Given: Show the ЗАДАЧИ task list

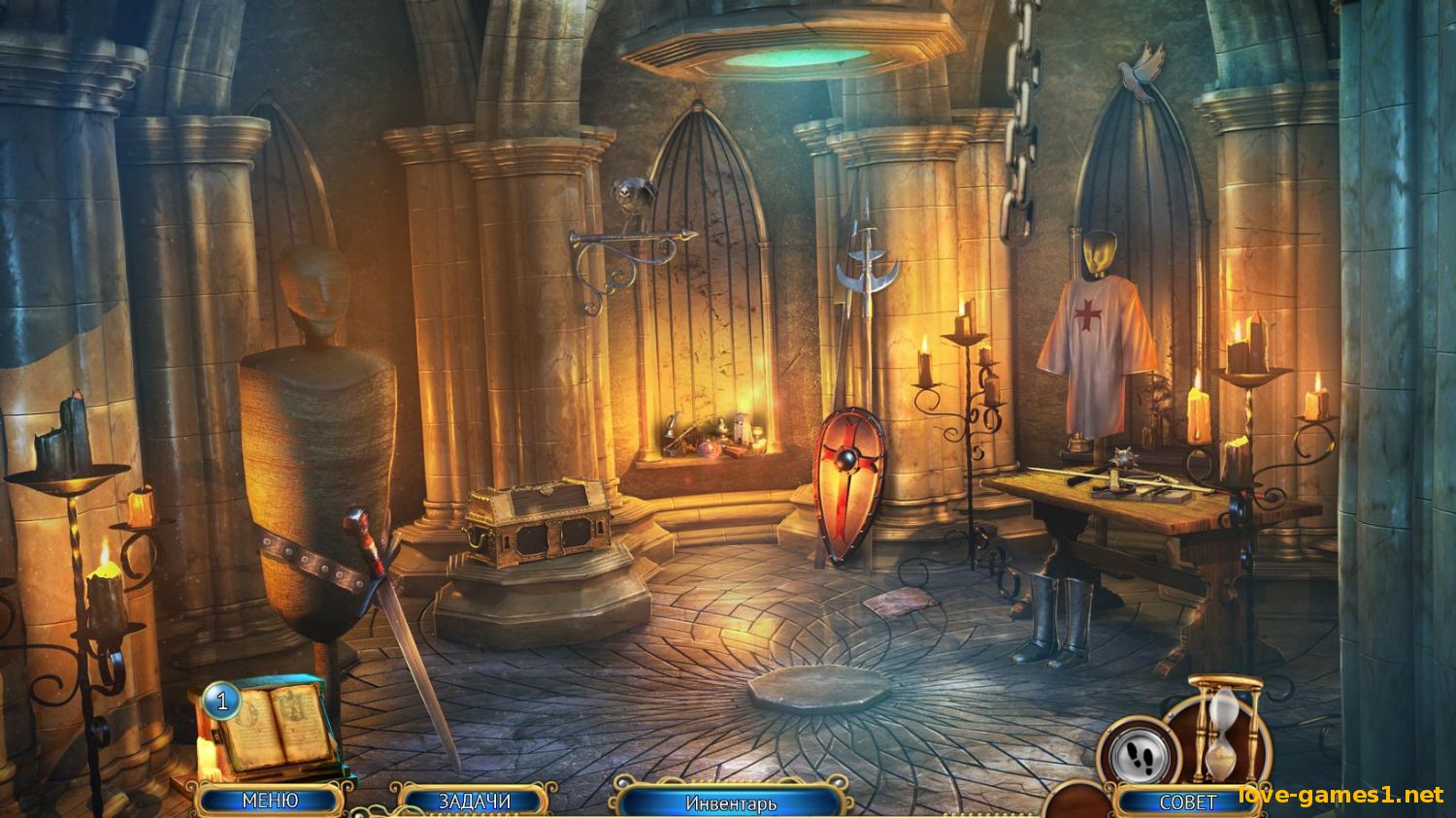Looking at the screenshot, I should (x=475, y=802).
